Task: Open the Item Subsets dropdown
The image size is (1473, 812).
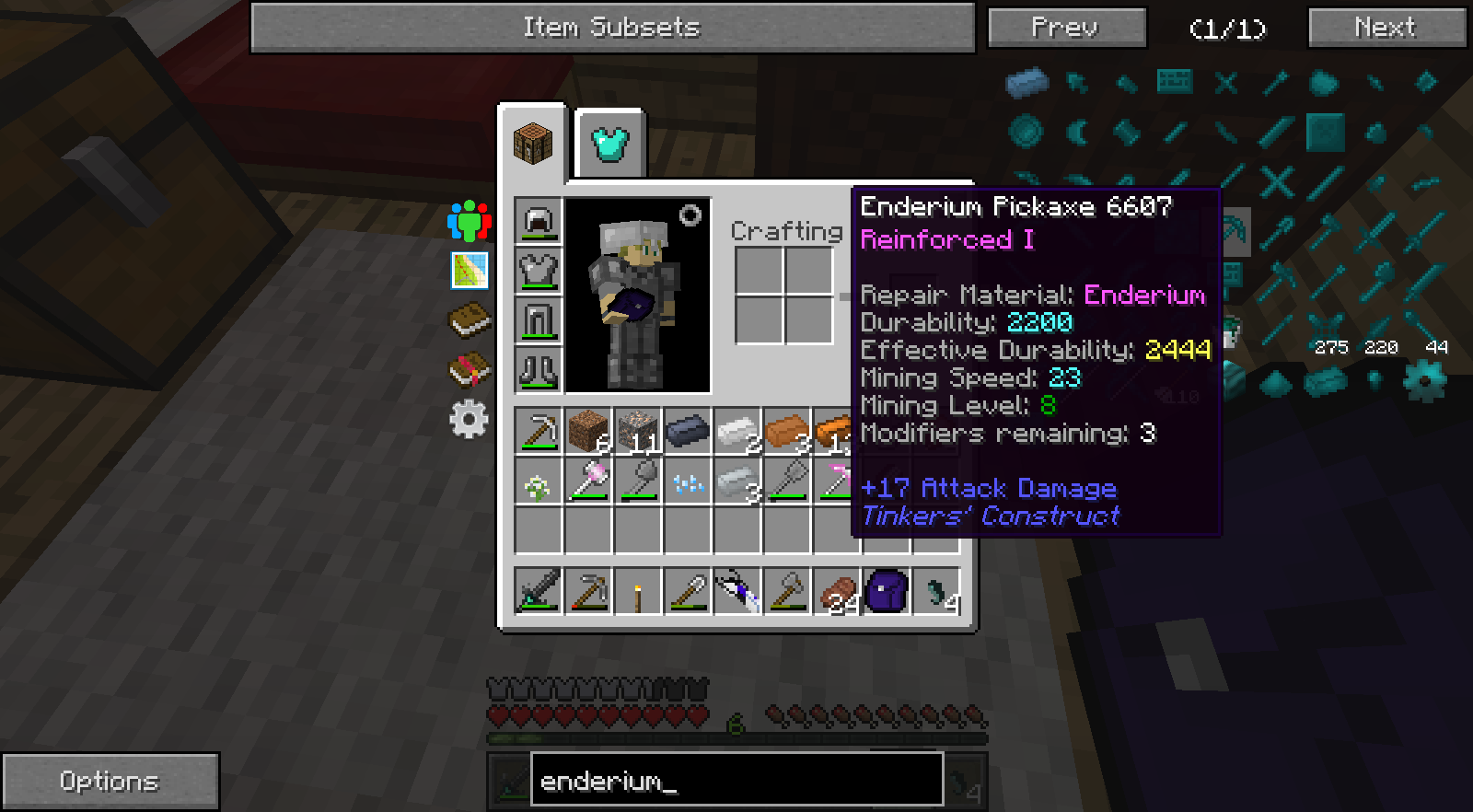Action: [612, 28]
